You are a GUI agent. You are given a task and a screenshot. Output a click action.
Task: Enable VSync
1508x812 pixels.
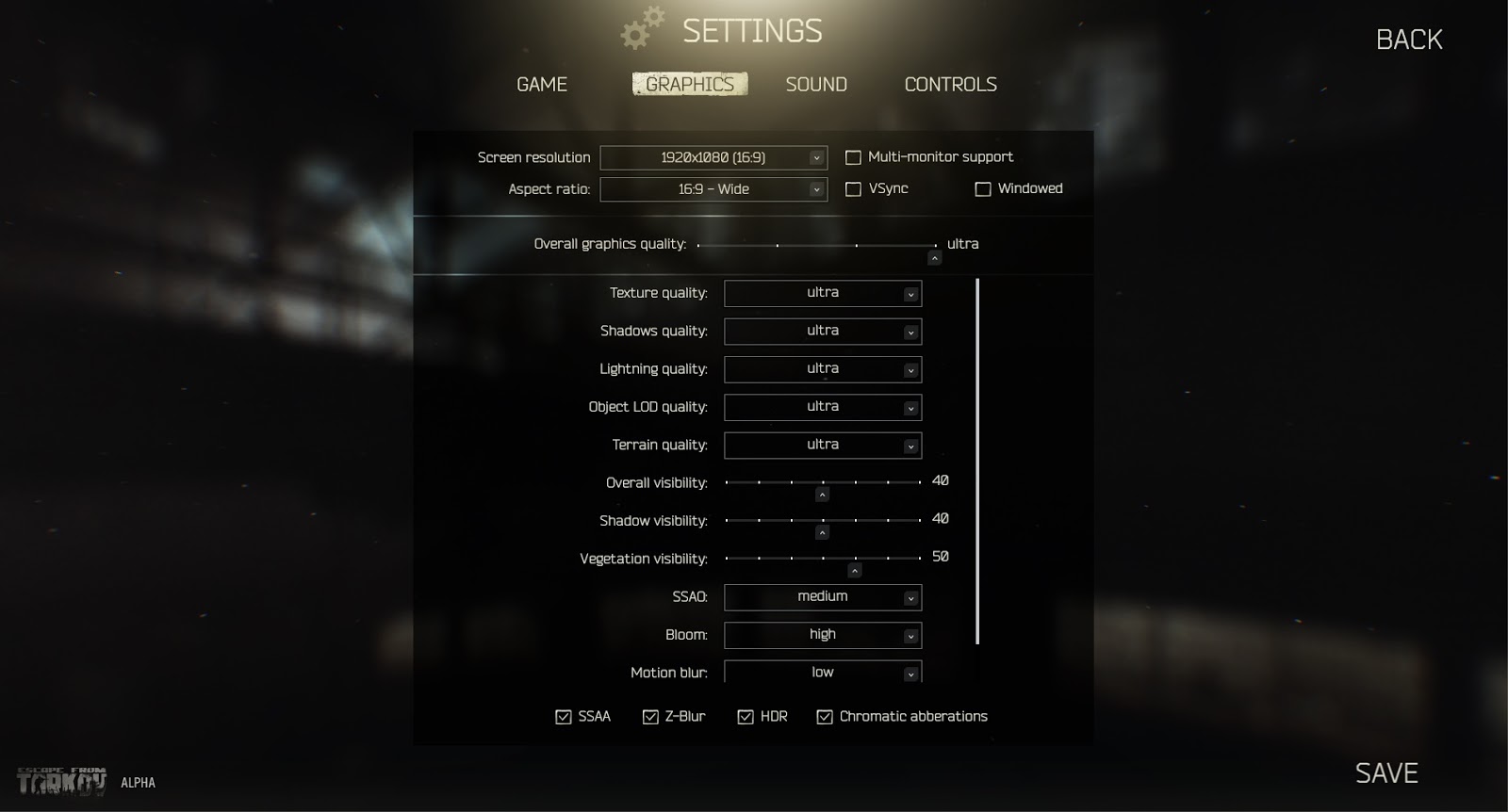854,188
